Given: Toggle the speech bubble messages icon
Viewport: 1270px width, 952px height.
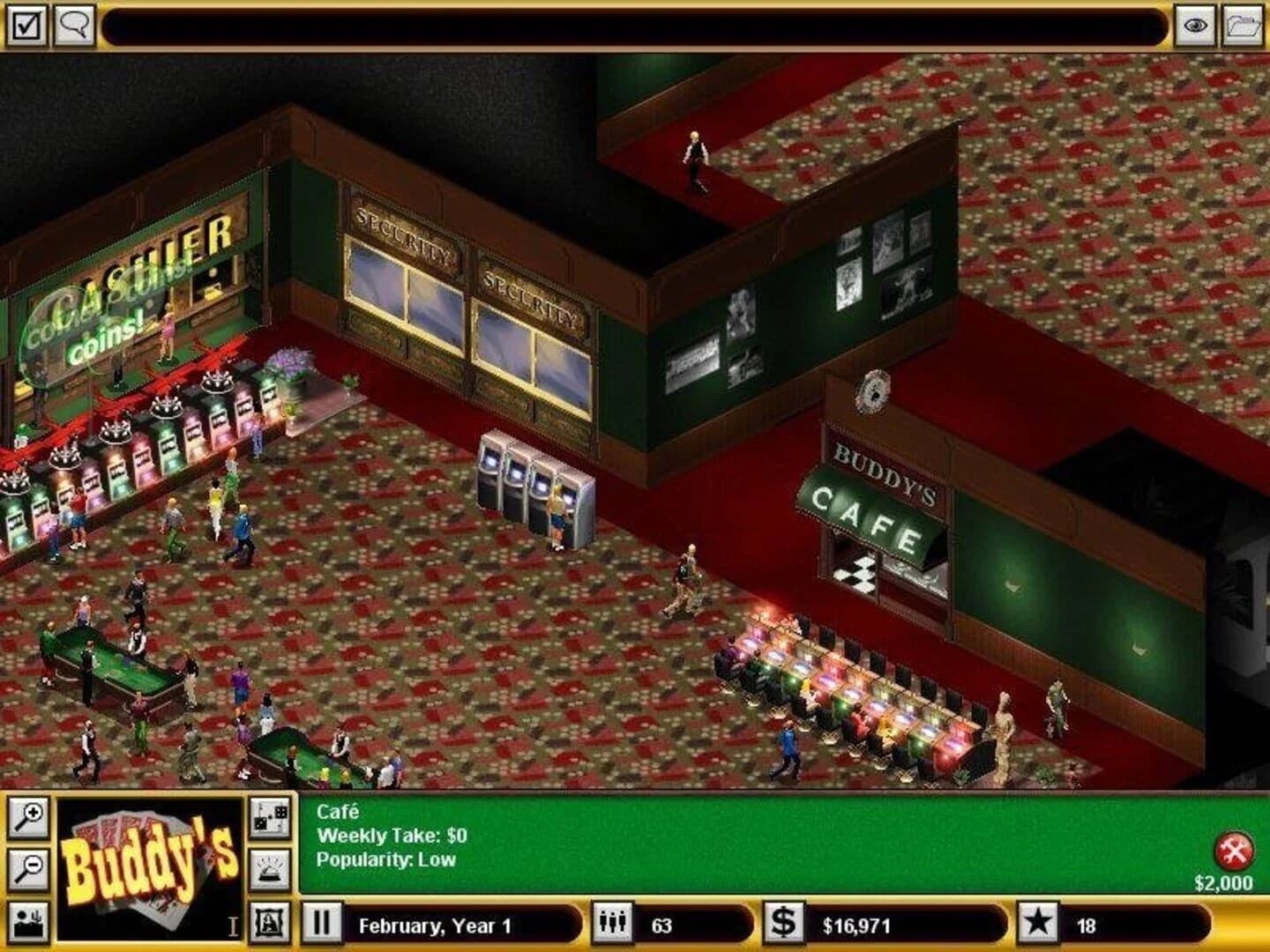Looking at the screenshot, I should [75, 23].
